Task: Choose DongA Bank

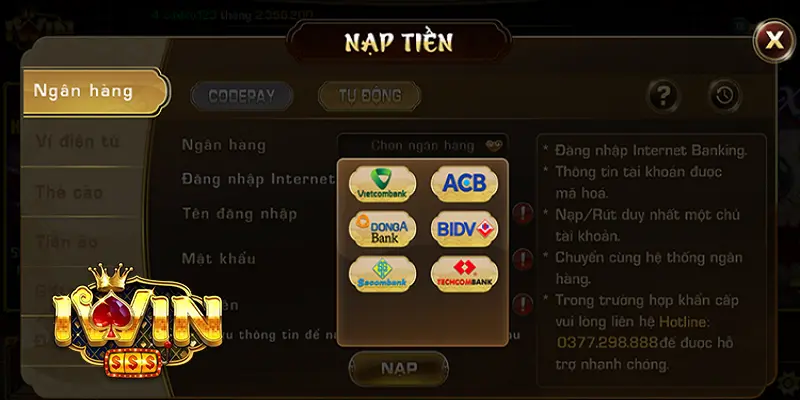Action: [x=381, y=229]
